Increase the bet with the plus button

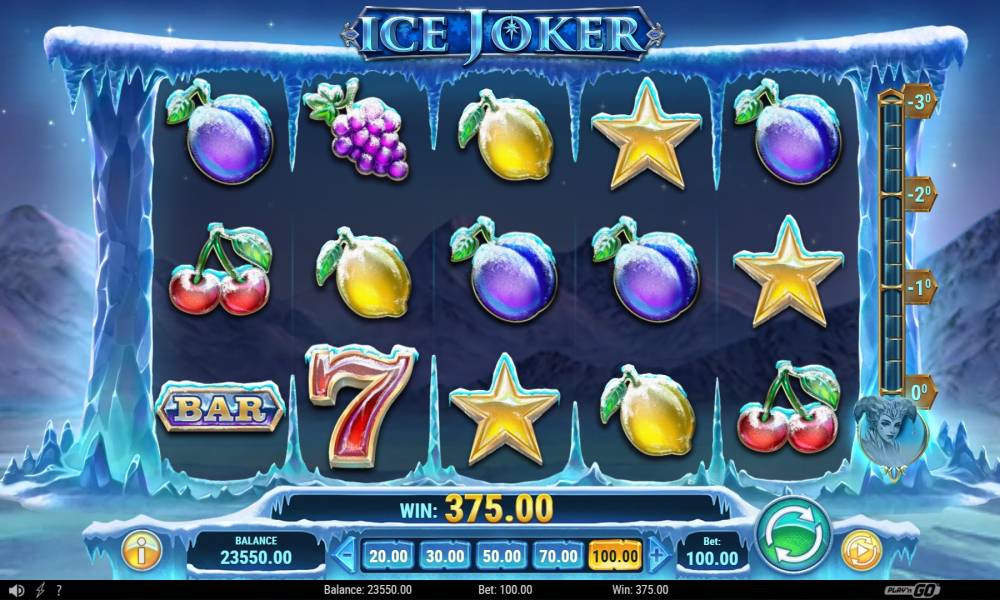(x=657, y=555)
